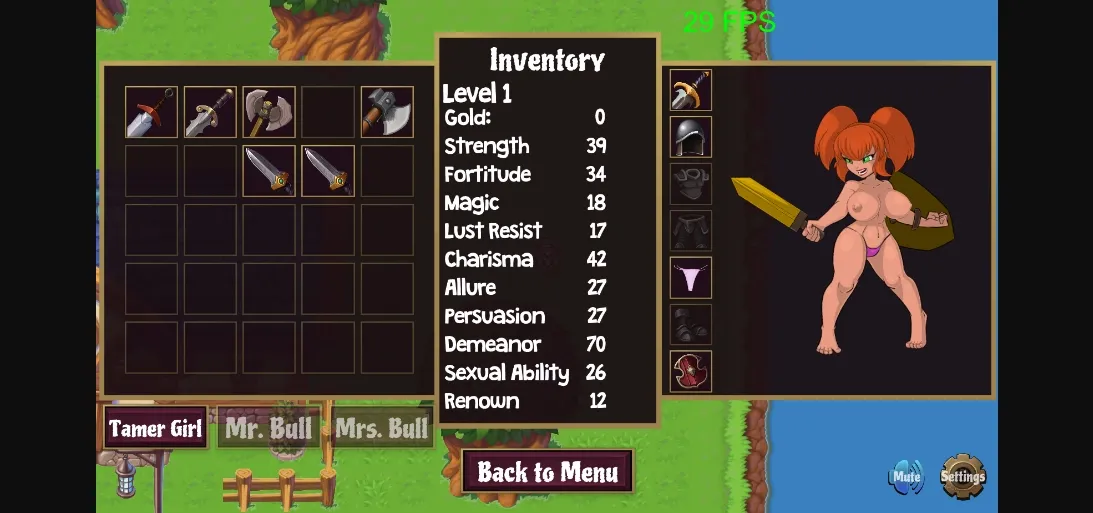Select the red-hilted sword in inventory
Image resolution: width=1093 pixels, height=513 pixels.
pos(152,112)
